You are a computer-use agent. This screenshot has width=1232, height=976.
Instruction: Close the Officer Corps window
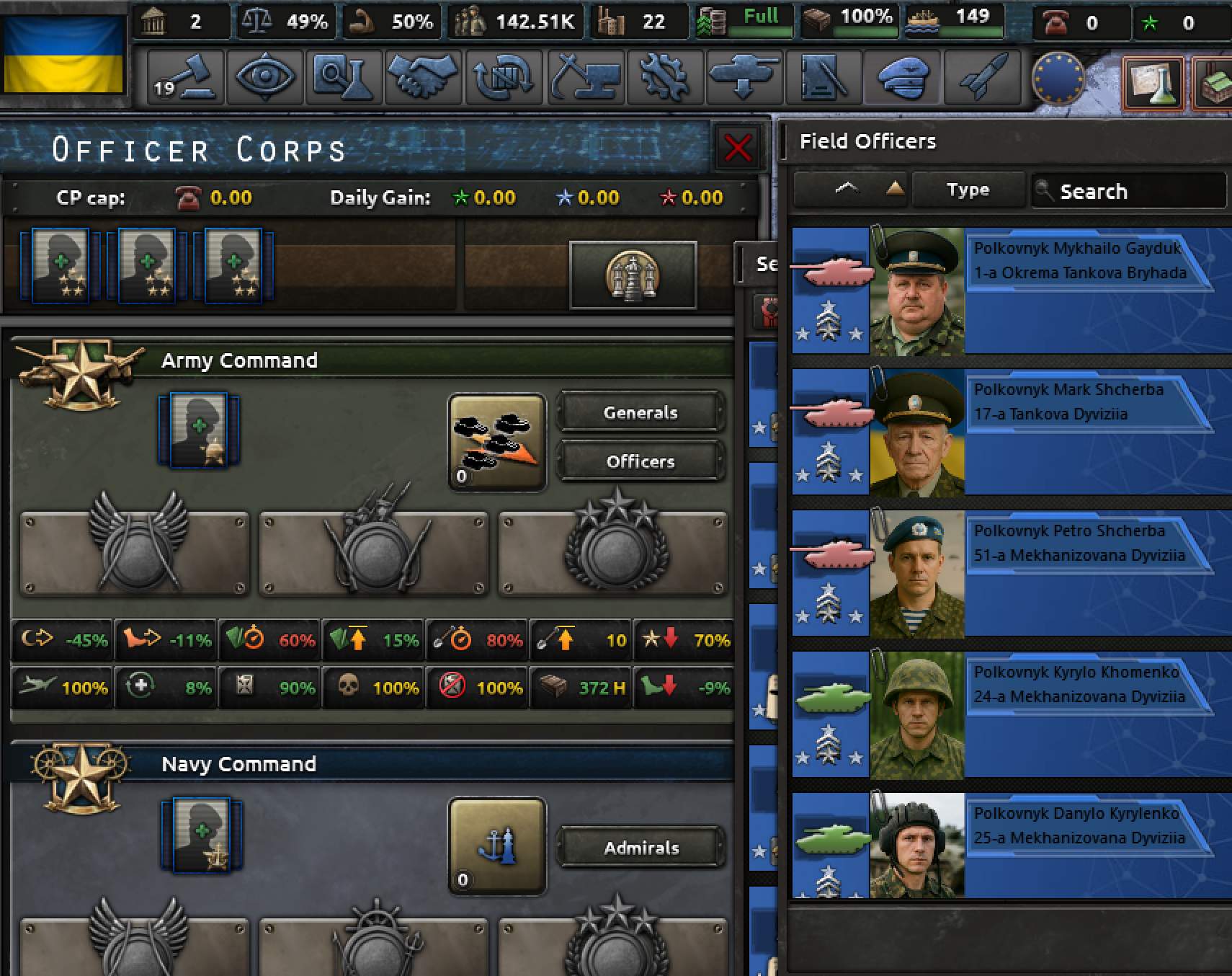tap(738, 148)
